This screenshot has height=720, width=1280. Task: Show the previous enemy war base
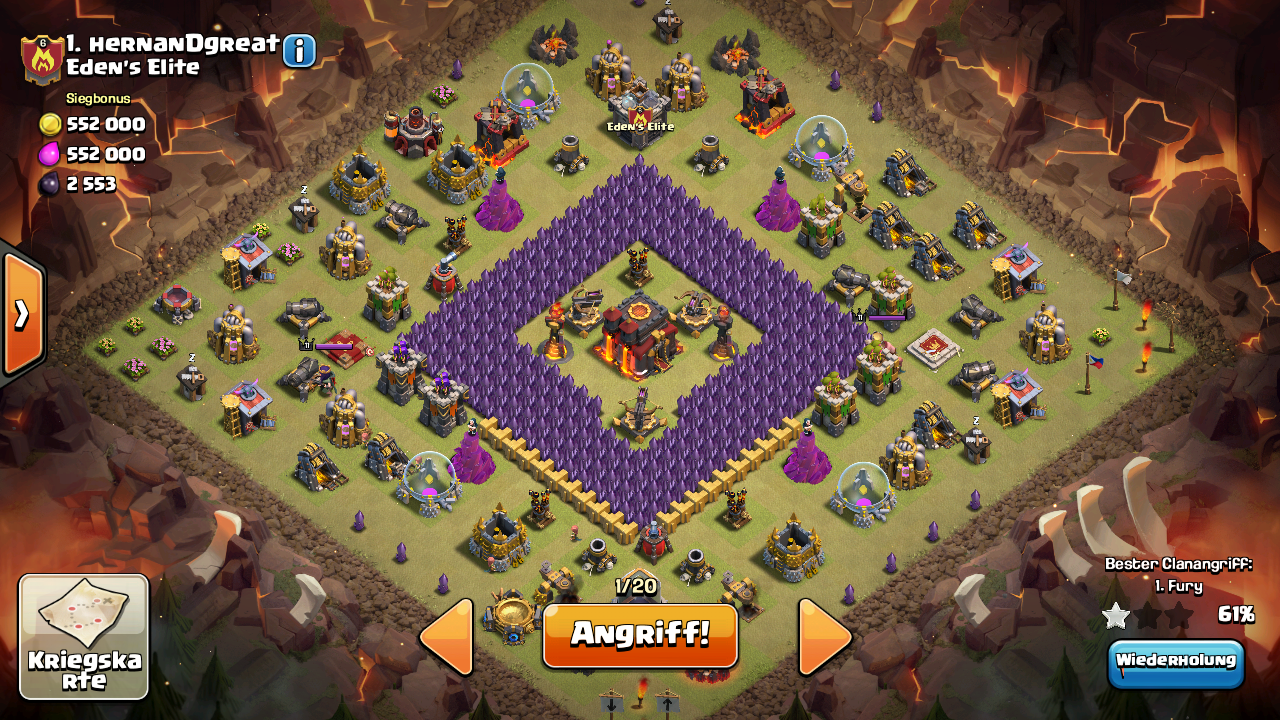pos(447,637)
